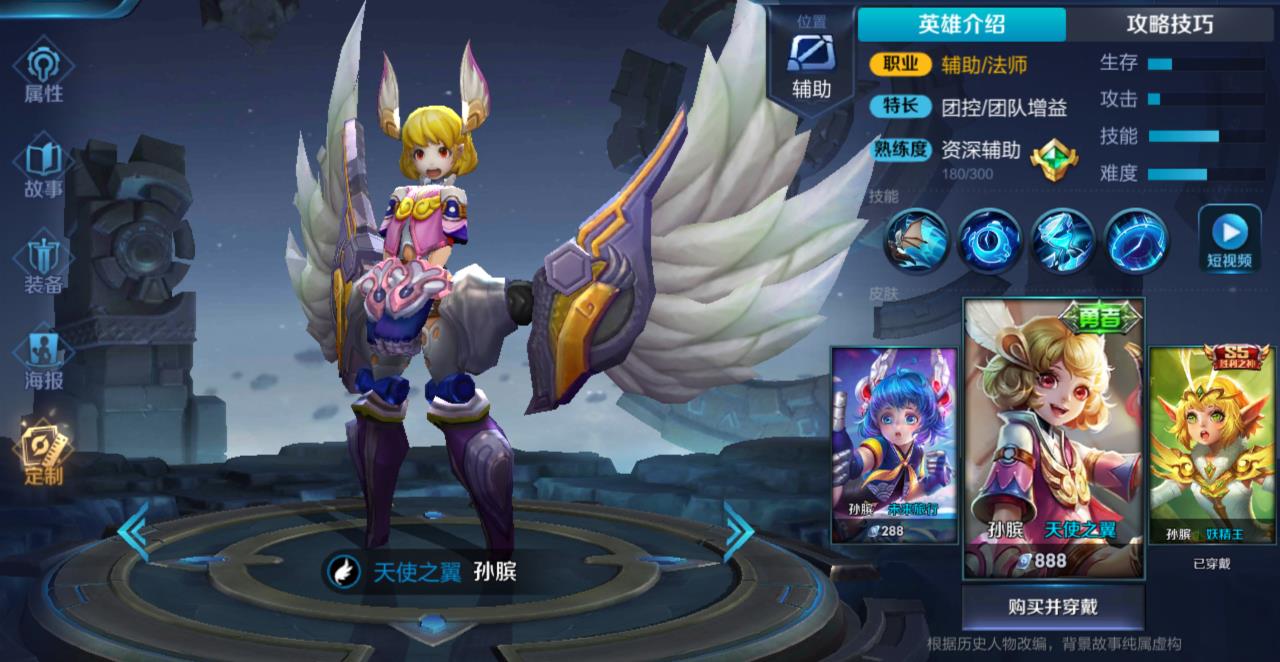Select the third skill icon

tap(1062, 240)
